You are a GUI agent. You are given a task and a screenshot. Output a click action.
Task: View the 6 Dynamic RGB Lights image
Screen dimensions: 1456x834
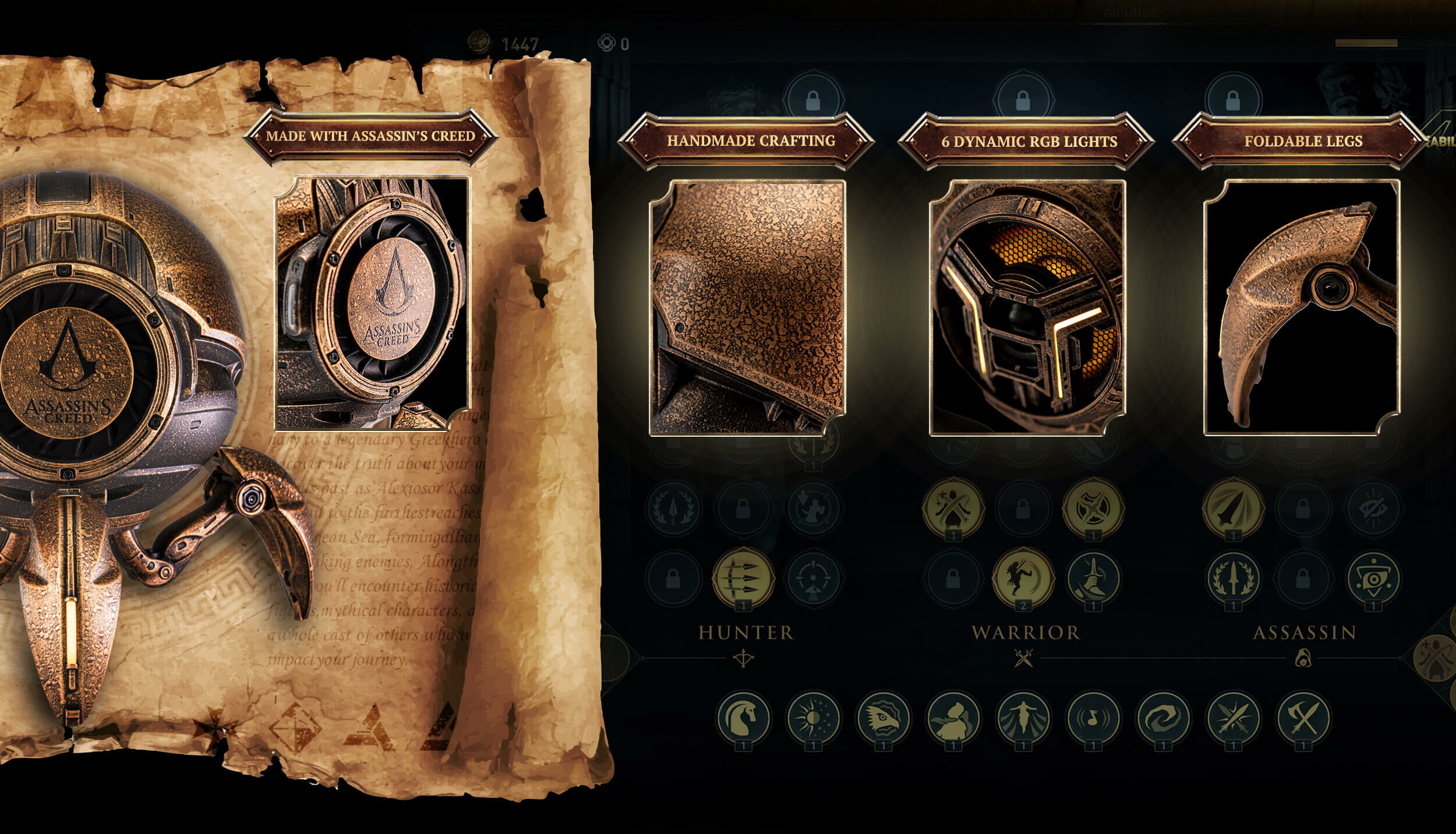pos(1027,308)
